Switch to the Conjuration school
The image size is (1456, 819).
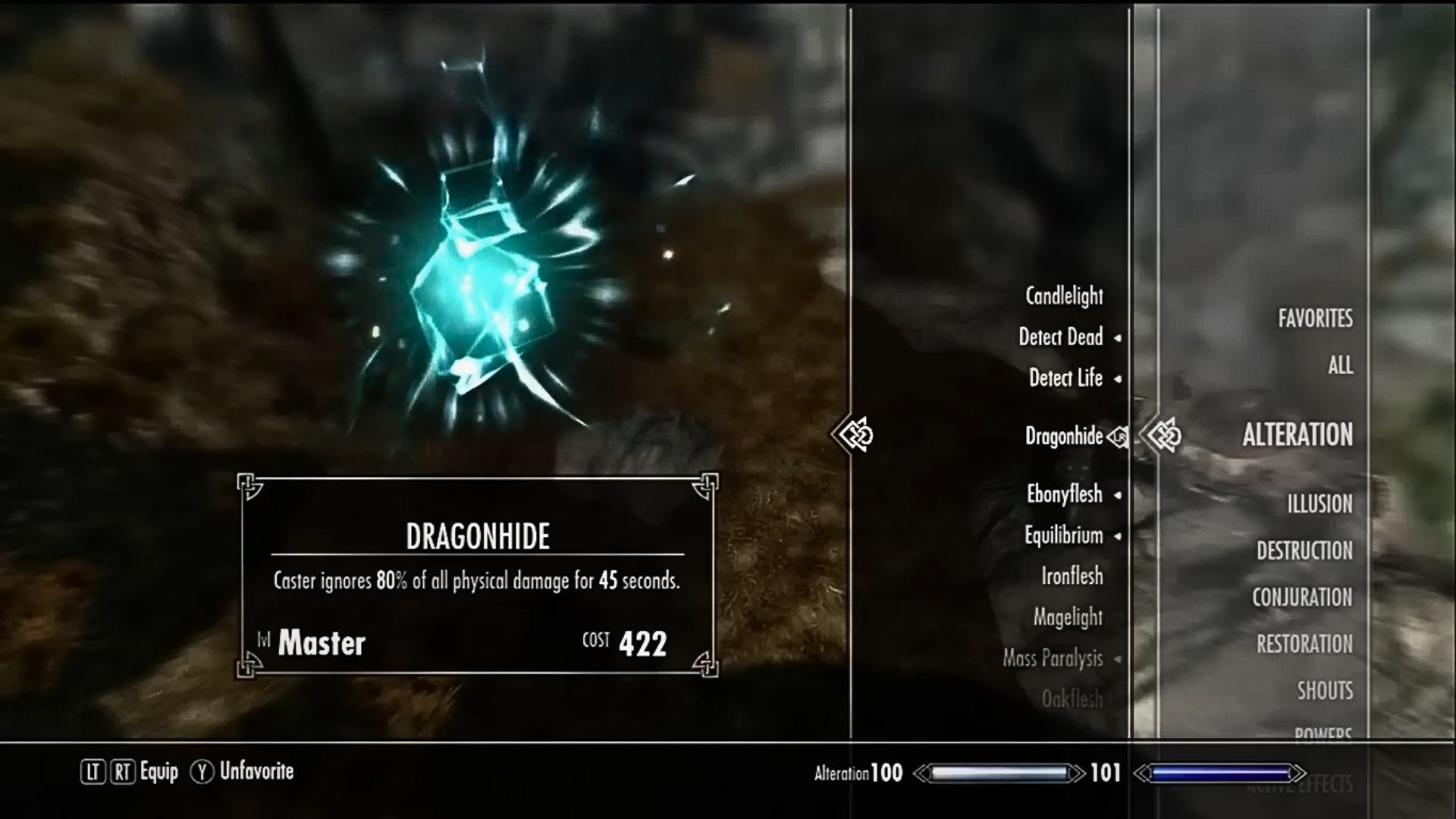(1302, 598)
